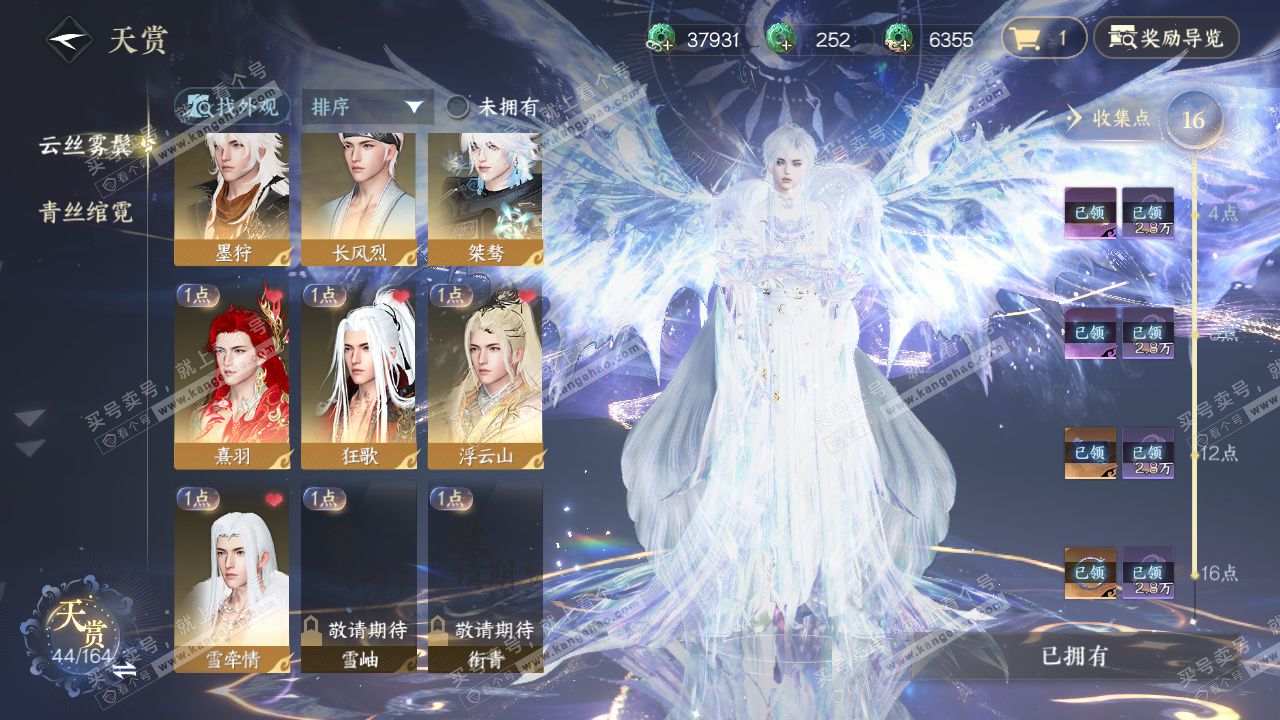The image size is (1280, 720).
Task: Open the 排序 sort dropdown
Action: coord(366,107)
